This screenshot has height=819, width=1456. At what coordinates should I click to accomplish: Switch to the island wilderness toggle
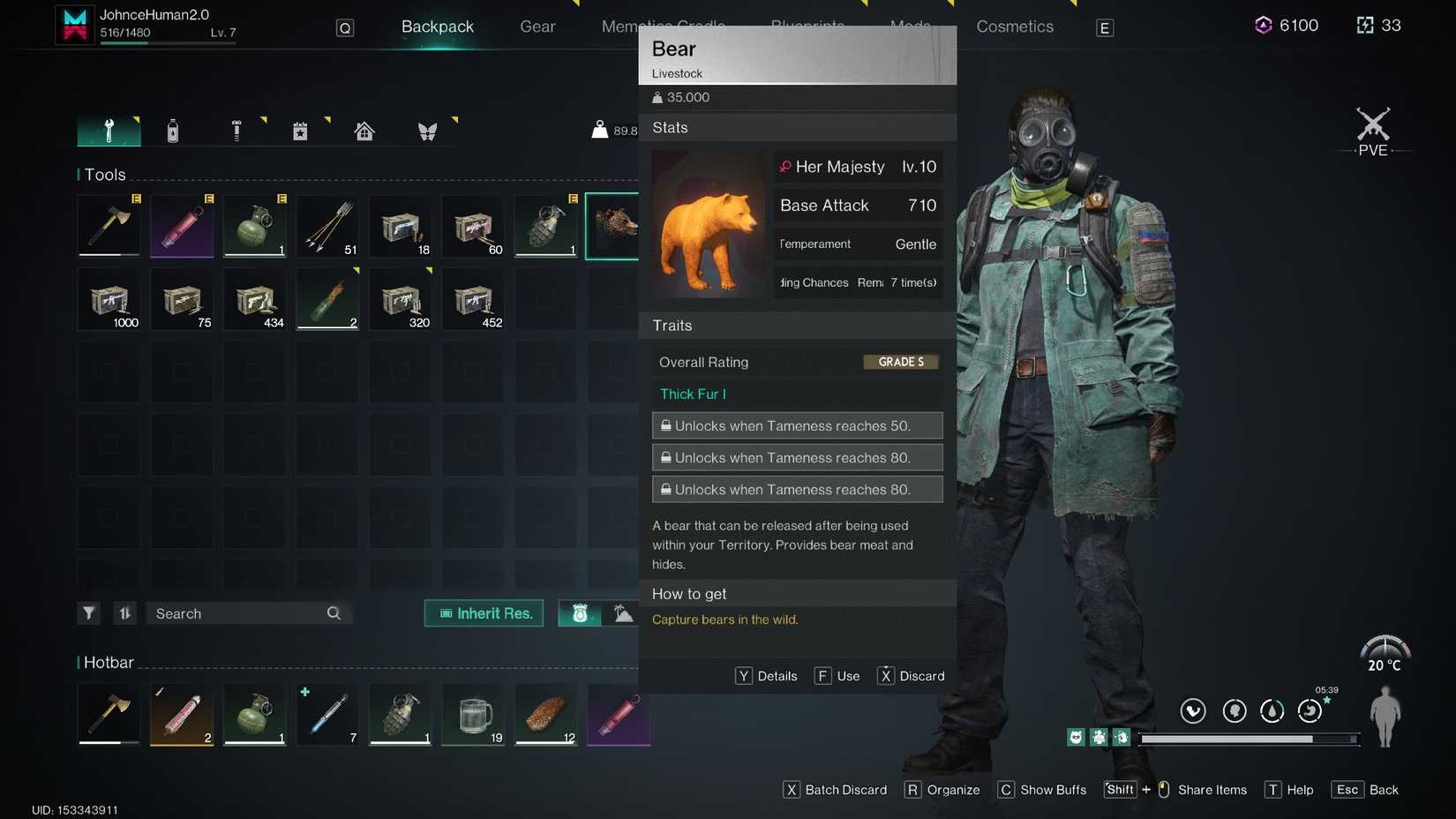624,612
